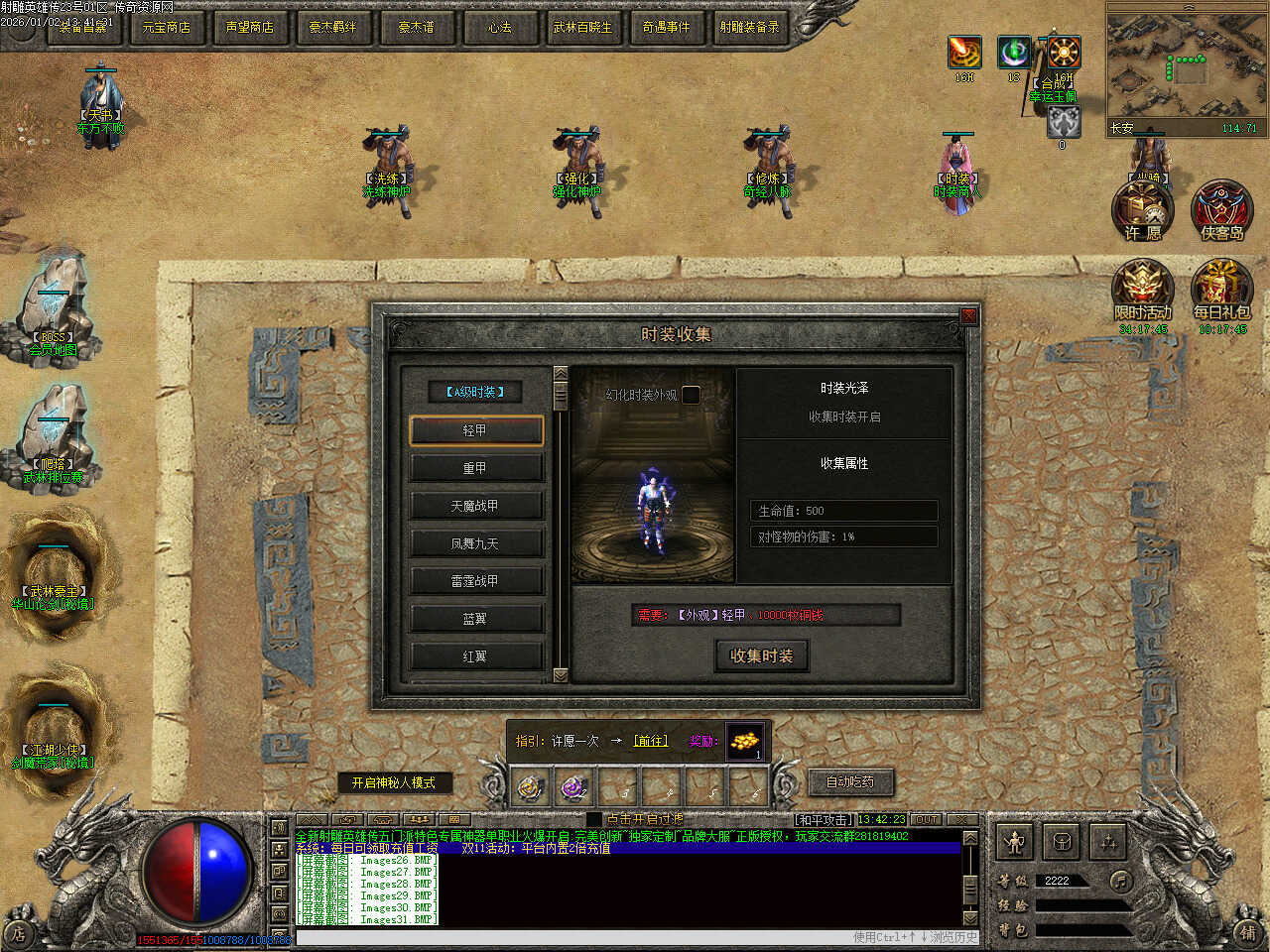This screenshot has width=1270, height=952.
Task: Open the 心法 menu
Action: [x=499, y=27]
